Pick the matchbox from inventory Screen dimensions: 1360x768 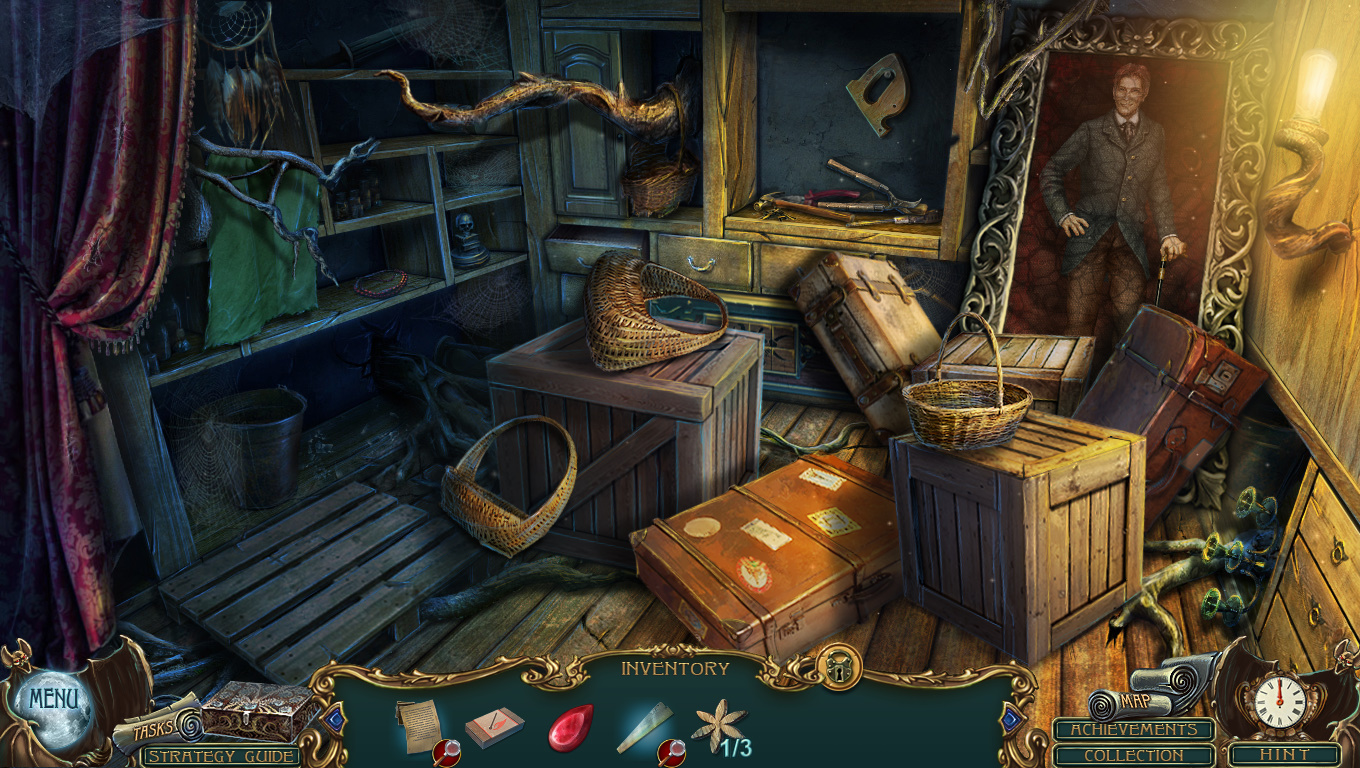493,727
